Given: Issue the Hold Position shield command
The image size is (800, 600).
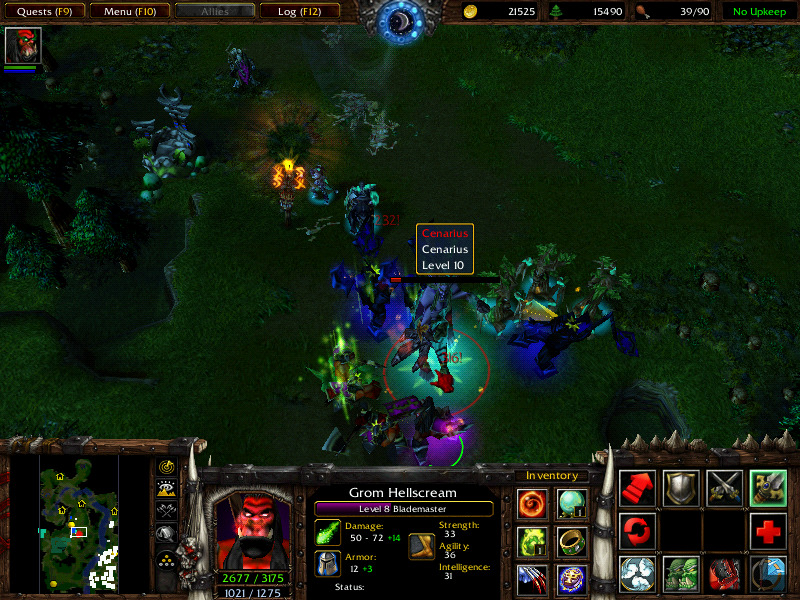Looking at the screenshot, I should 681,488.
